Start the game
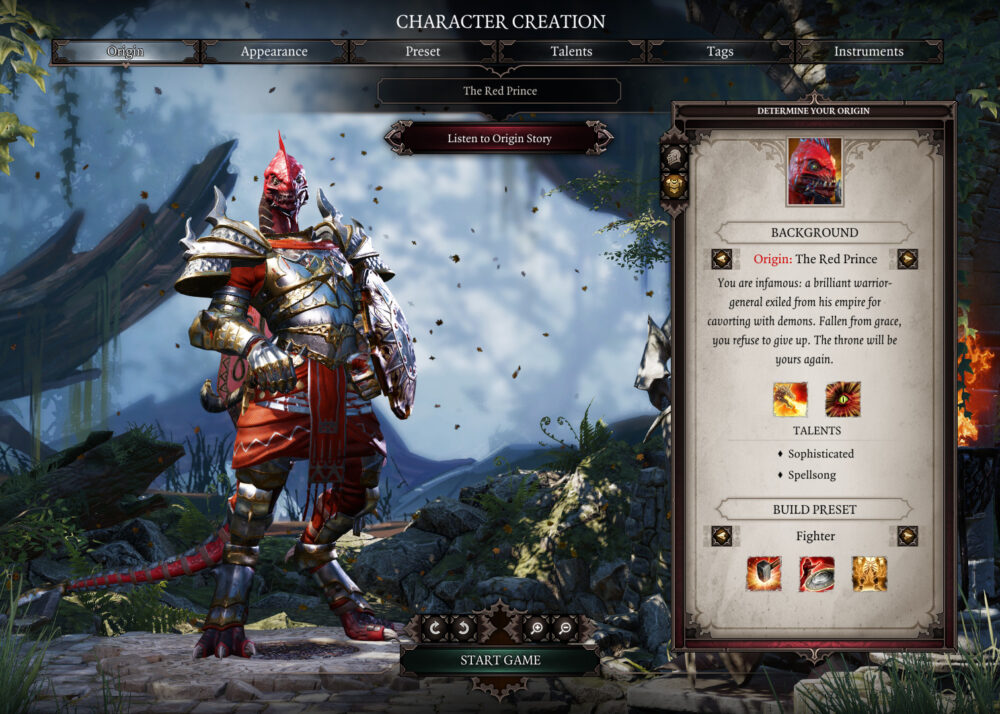The height and width of the screenshot is (714, 1000). click(x=500, y=660)
